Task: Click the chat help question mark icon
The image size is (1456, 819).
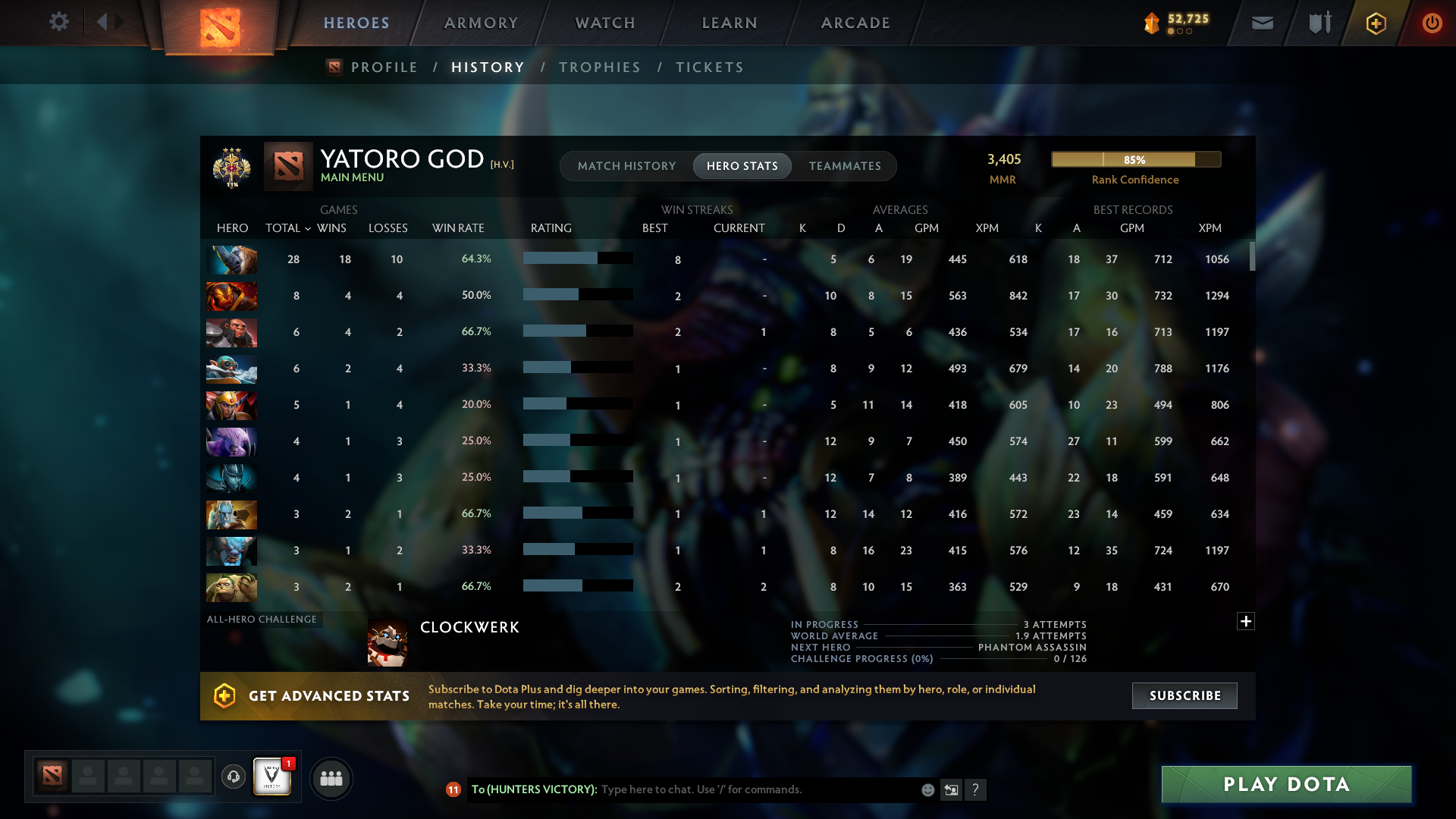Action: [x=977, y=790]
